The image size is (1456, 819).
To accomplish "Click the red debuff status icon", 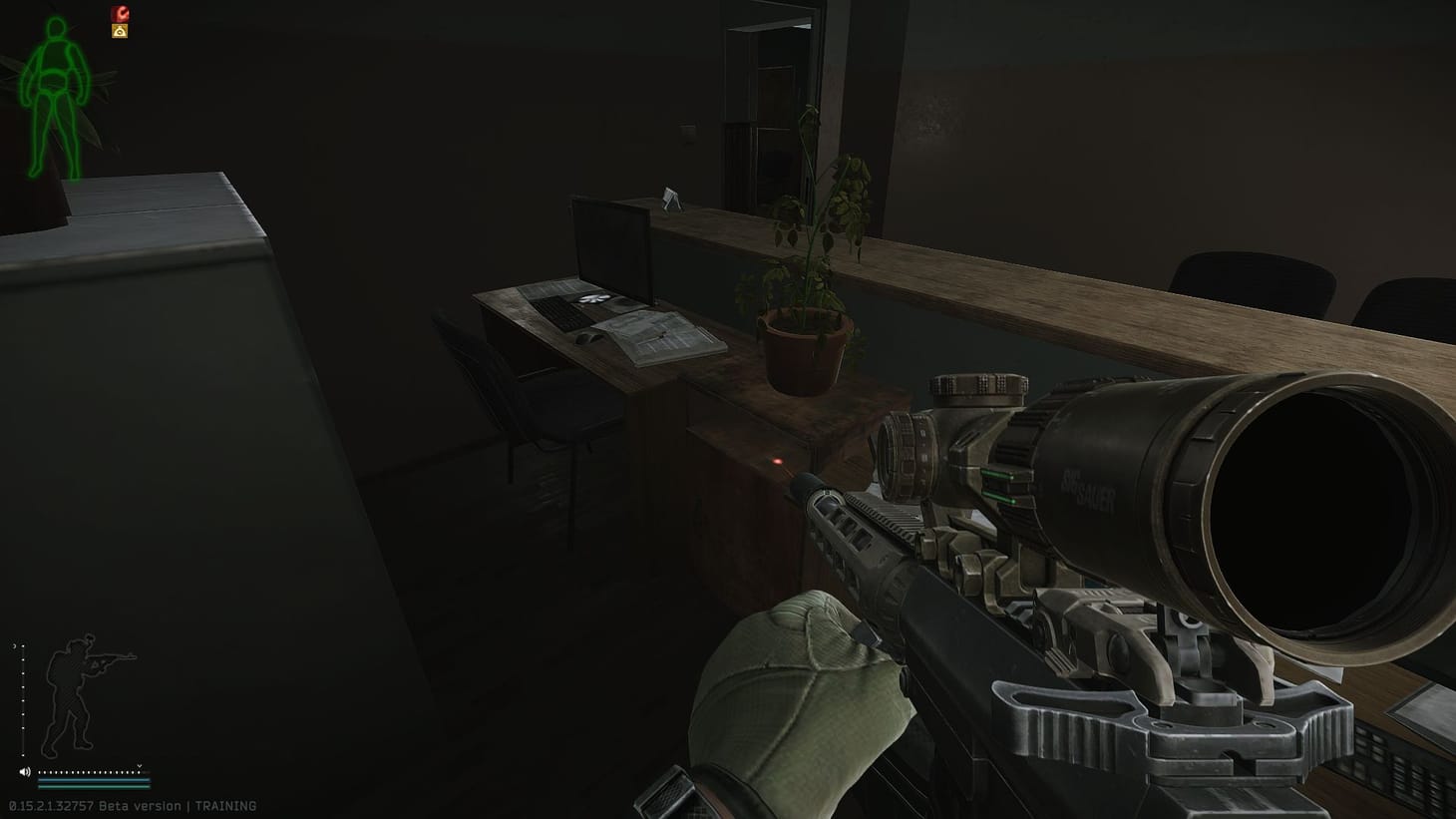I will (120, 13).
